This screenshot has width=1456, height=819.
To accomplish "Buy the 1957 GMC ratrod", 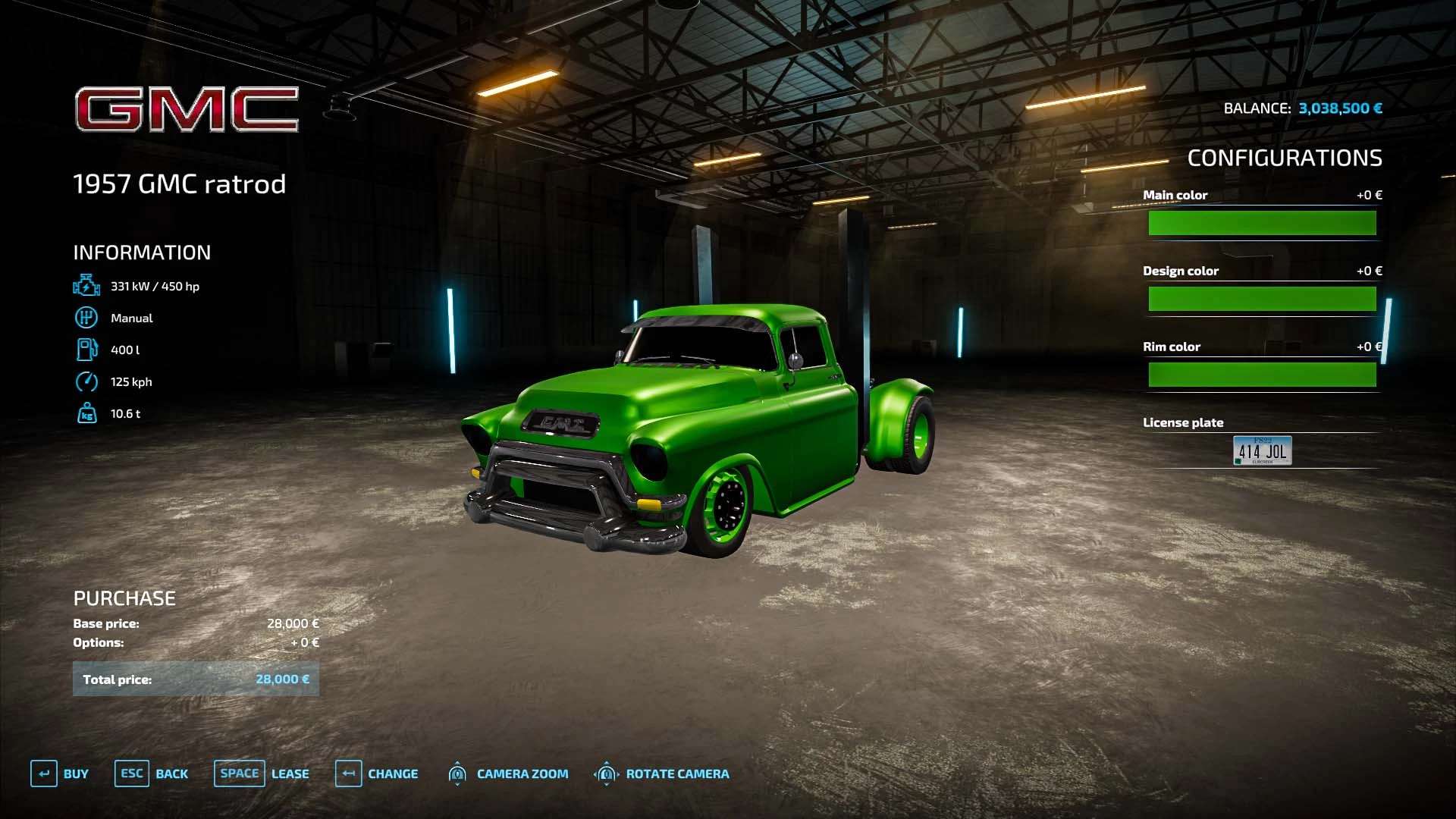I will tap(61, 773).
